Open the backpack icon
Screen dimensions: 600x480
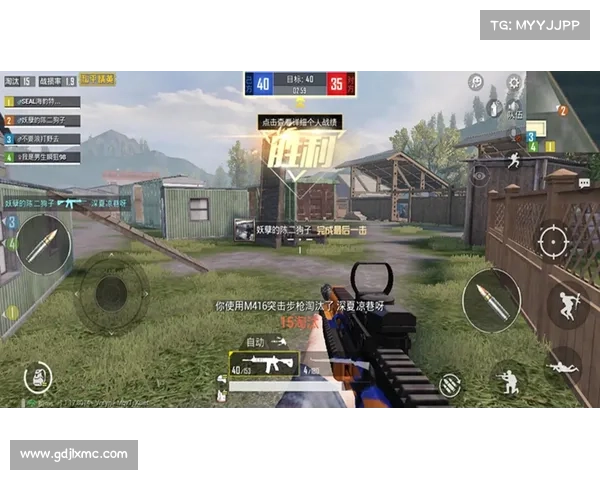(36, 379)
